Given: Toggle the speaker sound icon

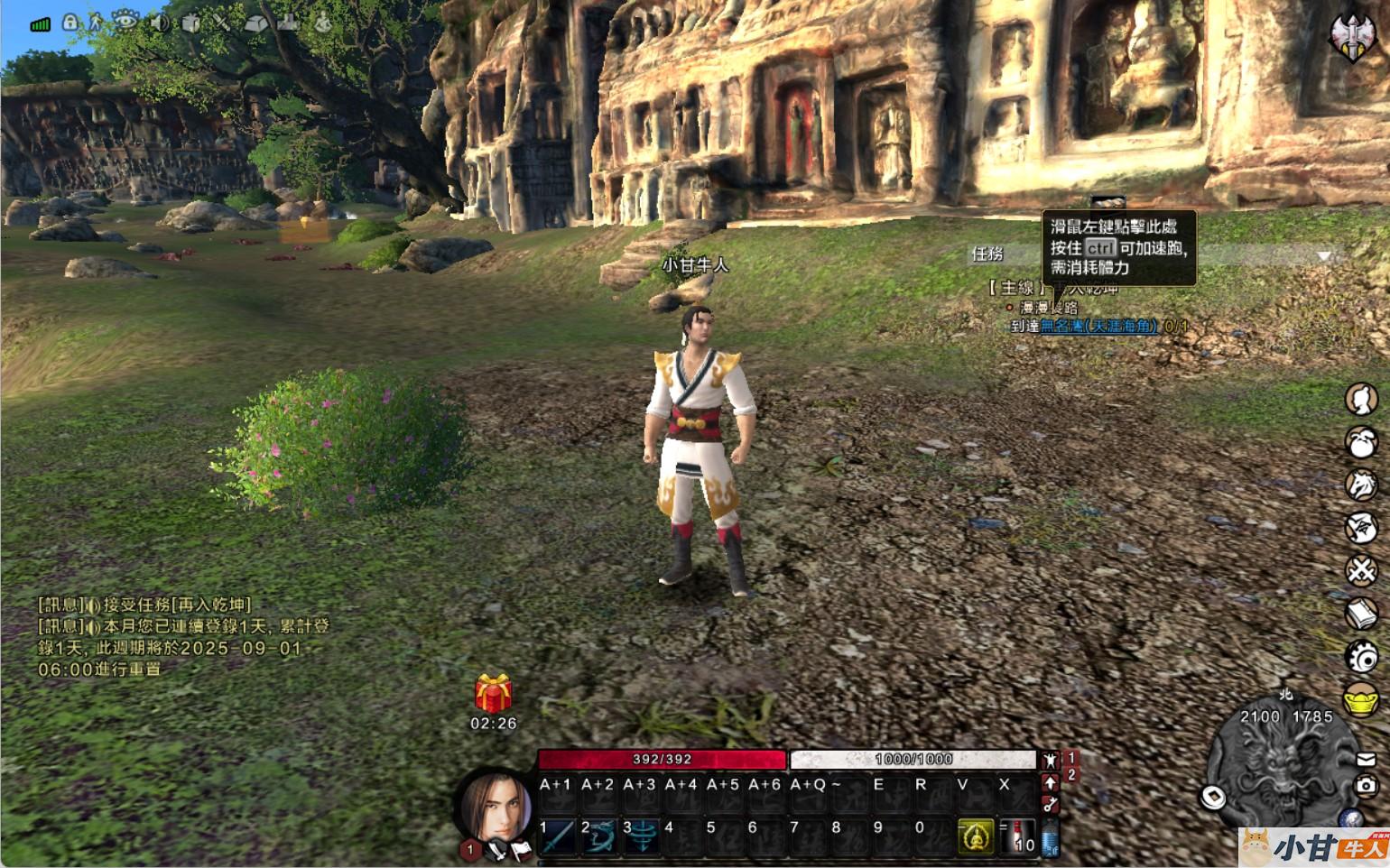Looking at the screenshot, I should pos(160,23).
